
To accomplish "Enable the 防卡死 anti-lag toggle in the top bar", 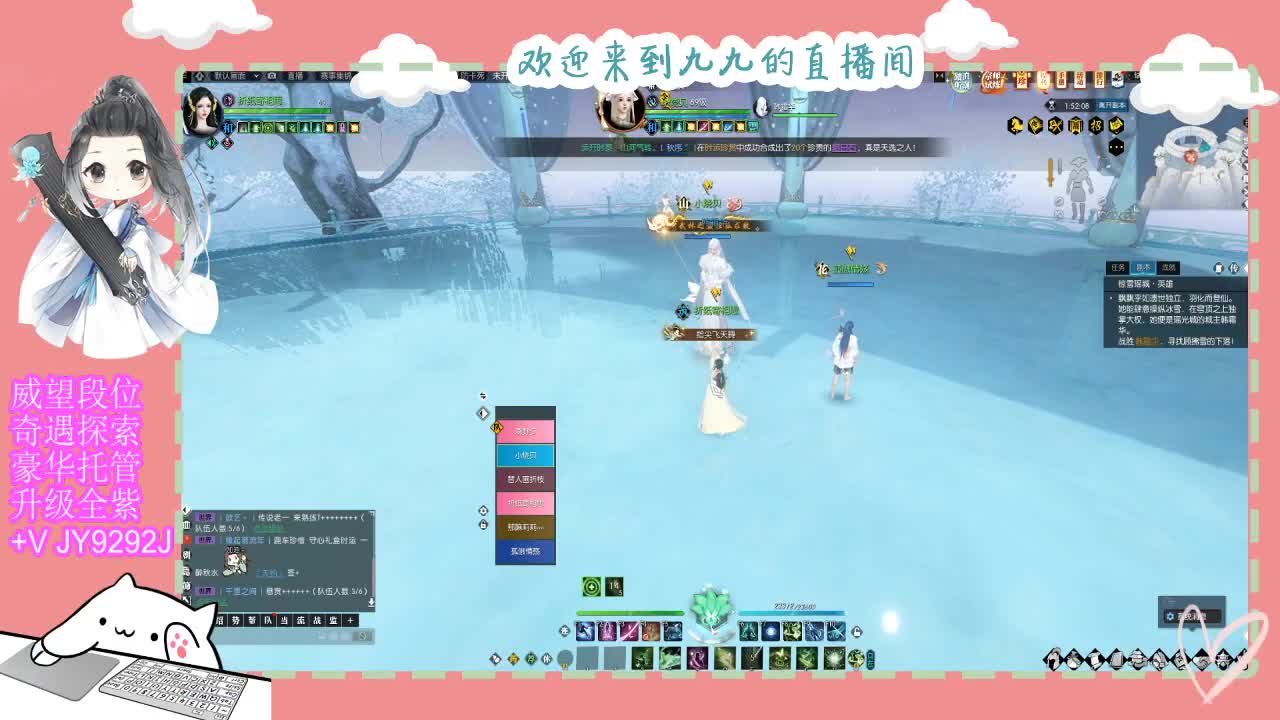I will [x=472, y=76].
